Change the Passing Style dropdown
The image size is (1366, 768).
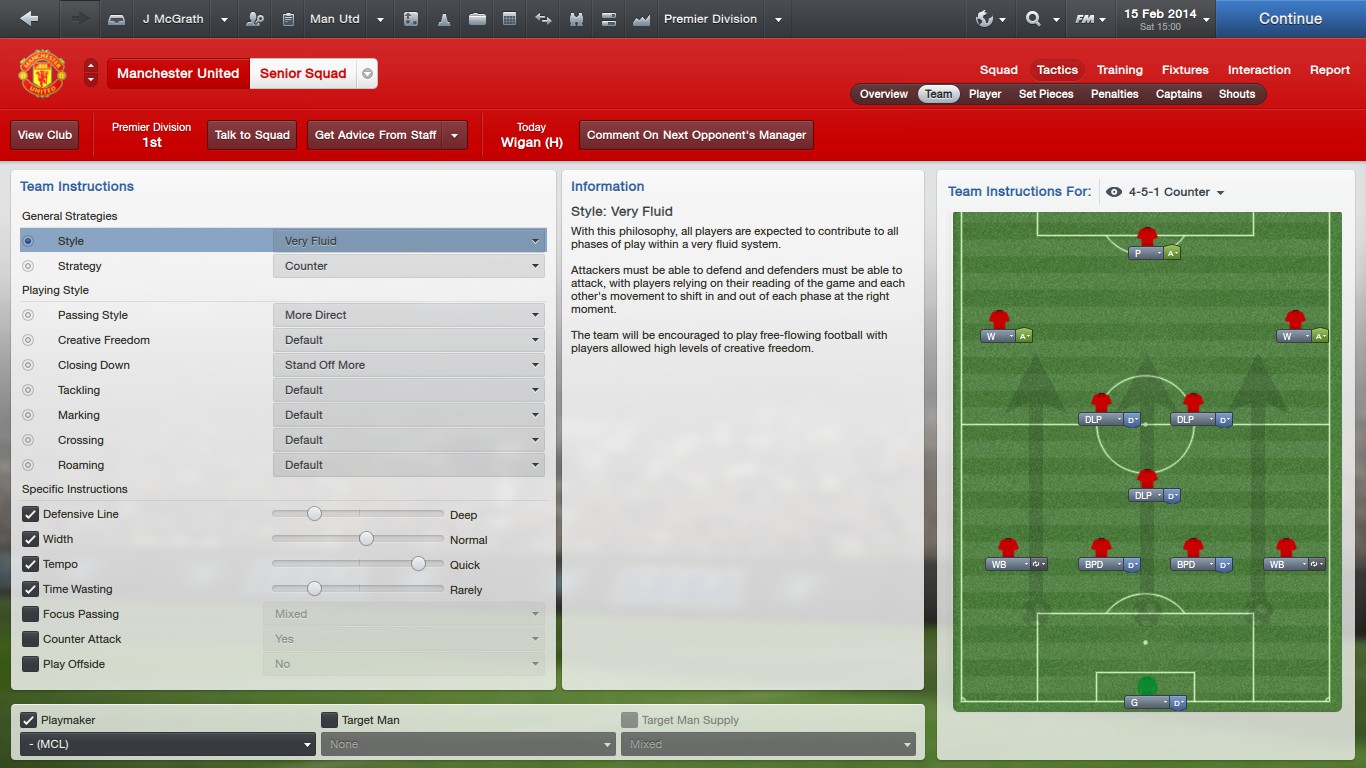[x=409, y=315]
